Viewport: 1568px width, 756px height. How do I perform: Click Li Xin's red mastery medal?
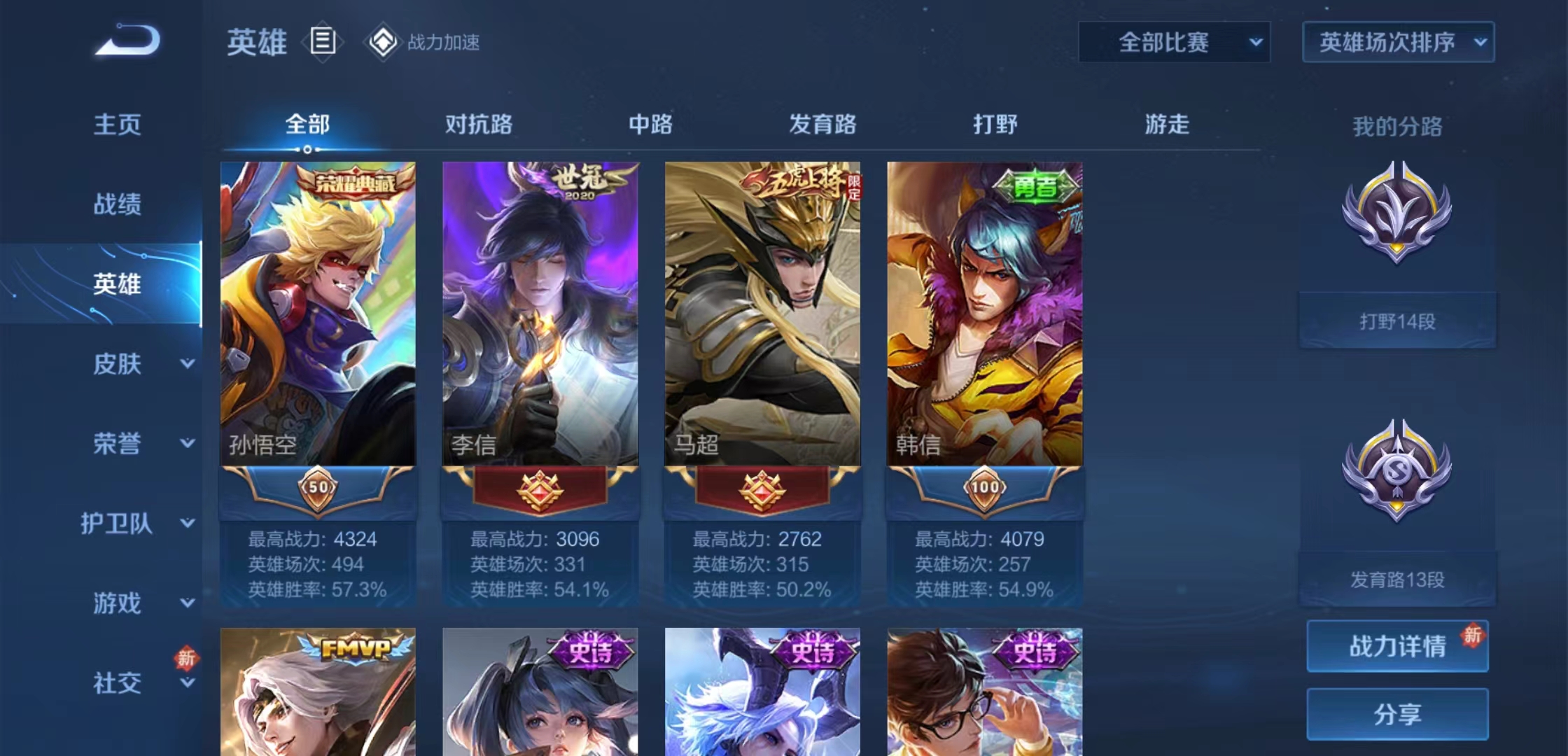540,491
